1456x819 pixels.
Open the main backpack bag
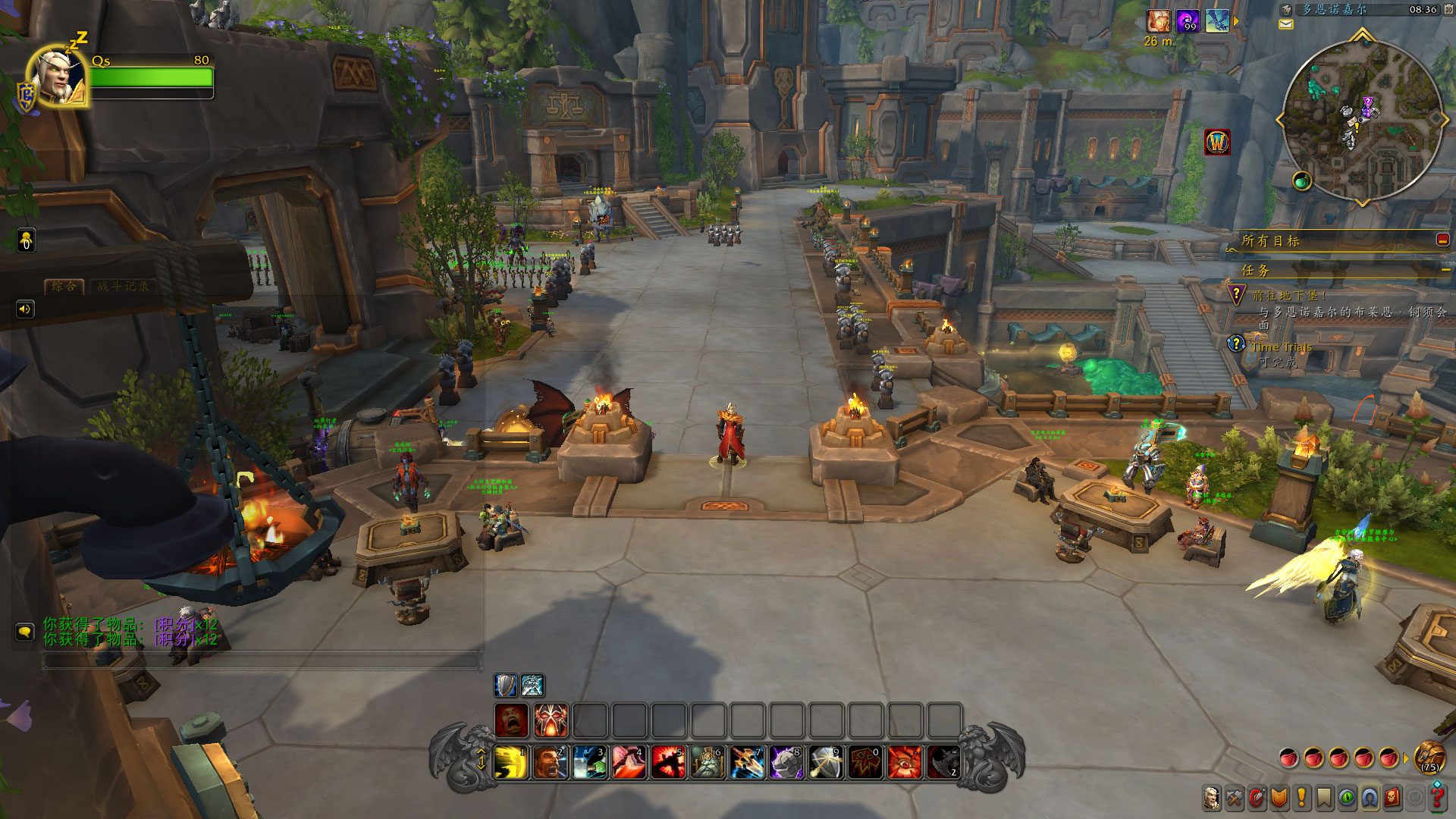(x=1429, y=758)
